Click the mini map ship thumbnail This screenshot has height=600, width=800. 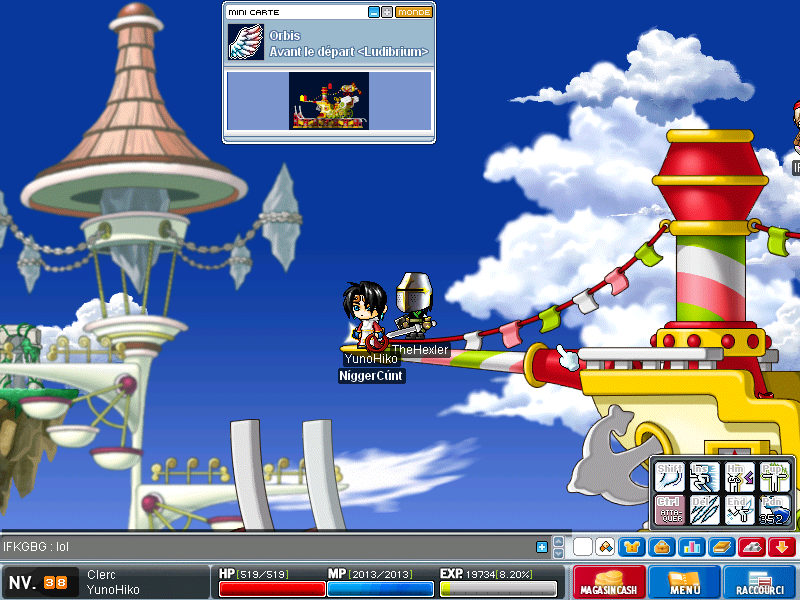tap(328, 100)
